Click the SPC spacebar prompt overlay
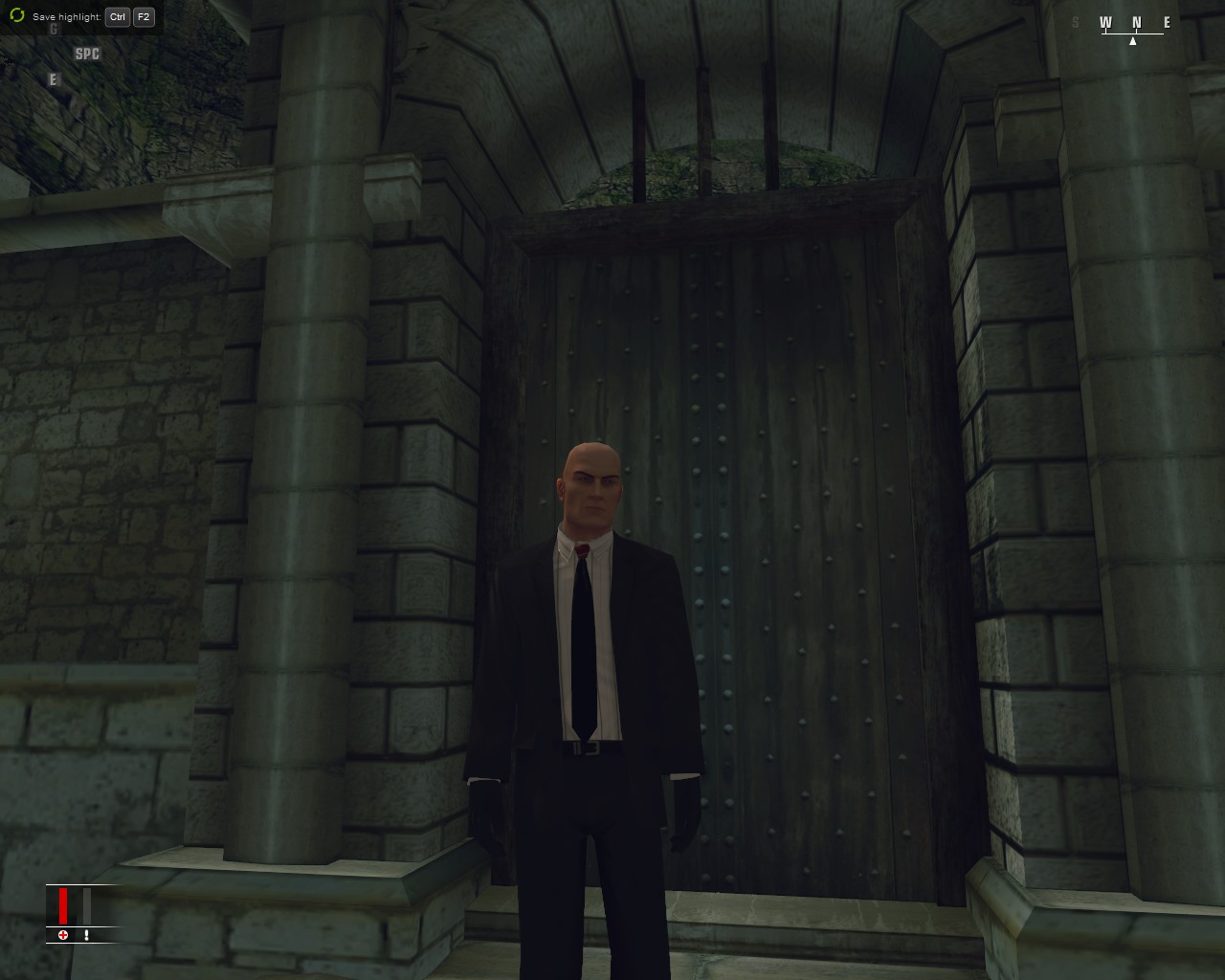 pyautogui.click(x=87, y=54)
